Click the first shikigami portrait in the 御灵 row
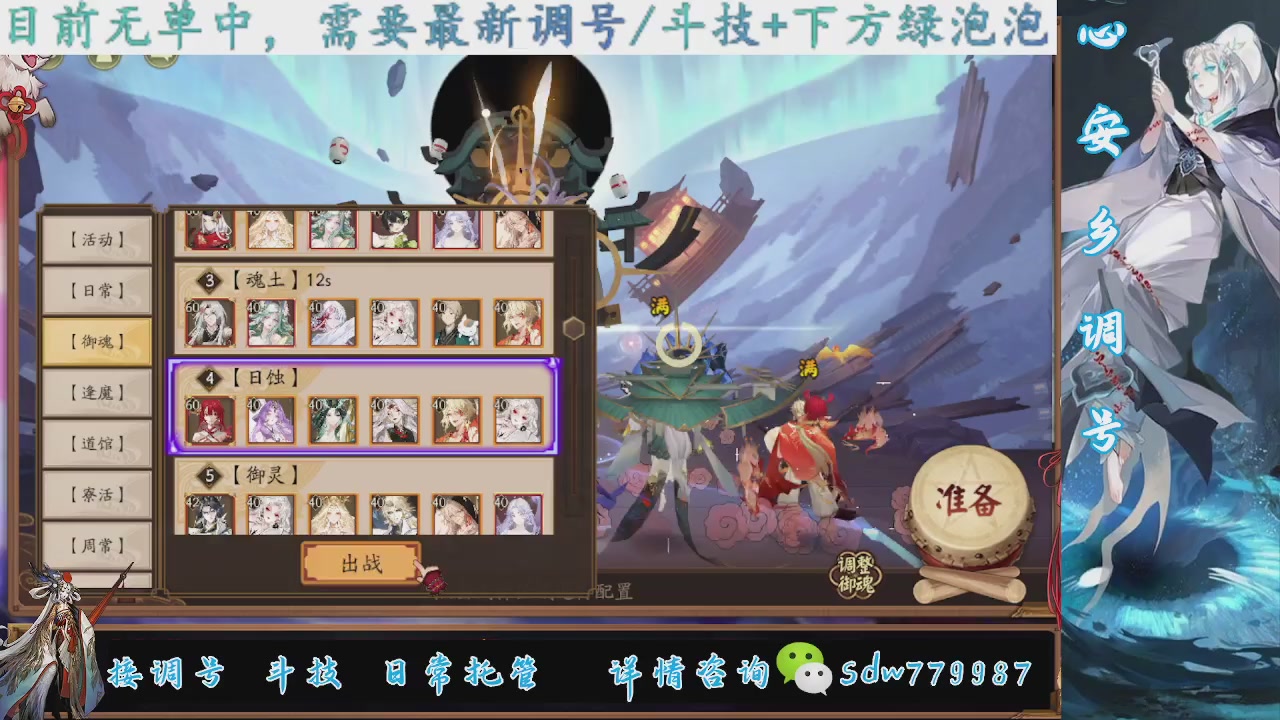The width and height of the screenshot is (1280, 720). pos(208,515)
